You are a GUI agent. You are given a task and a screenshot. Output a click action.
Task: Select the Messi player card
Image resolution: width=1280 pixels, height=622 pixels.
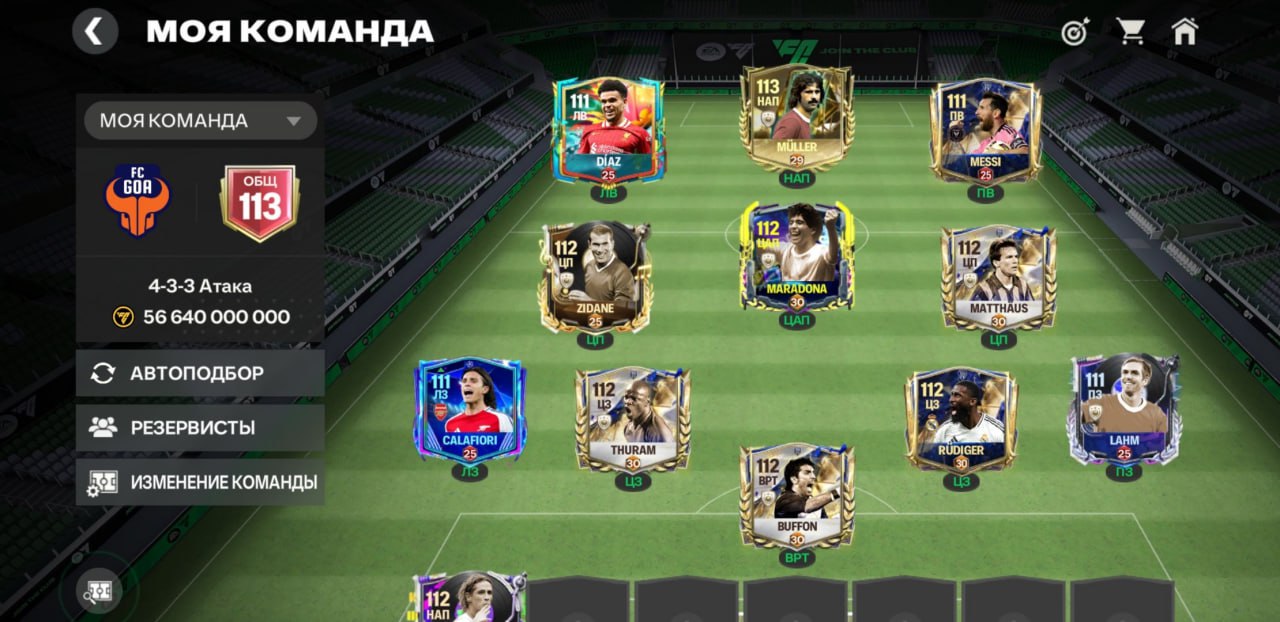pyautogui.click(x=985, y=130)
